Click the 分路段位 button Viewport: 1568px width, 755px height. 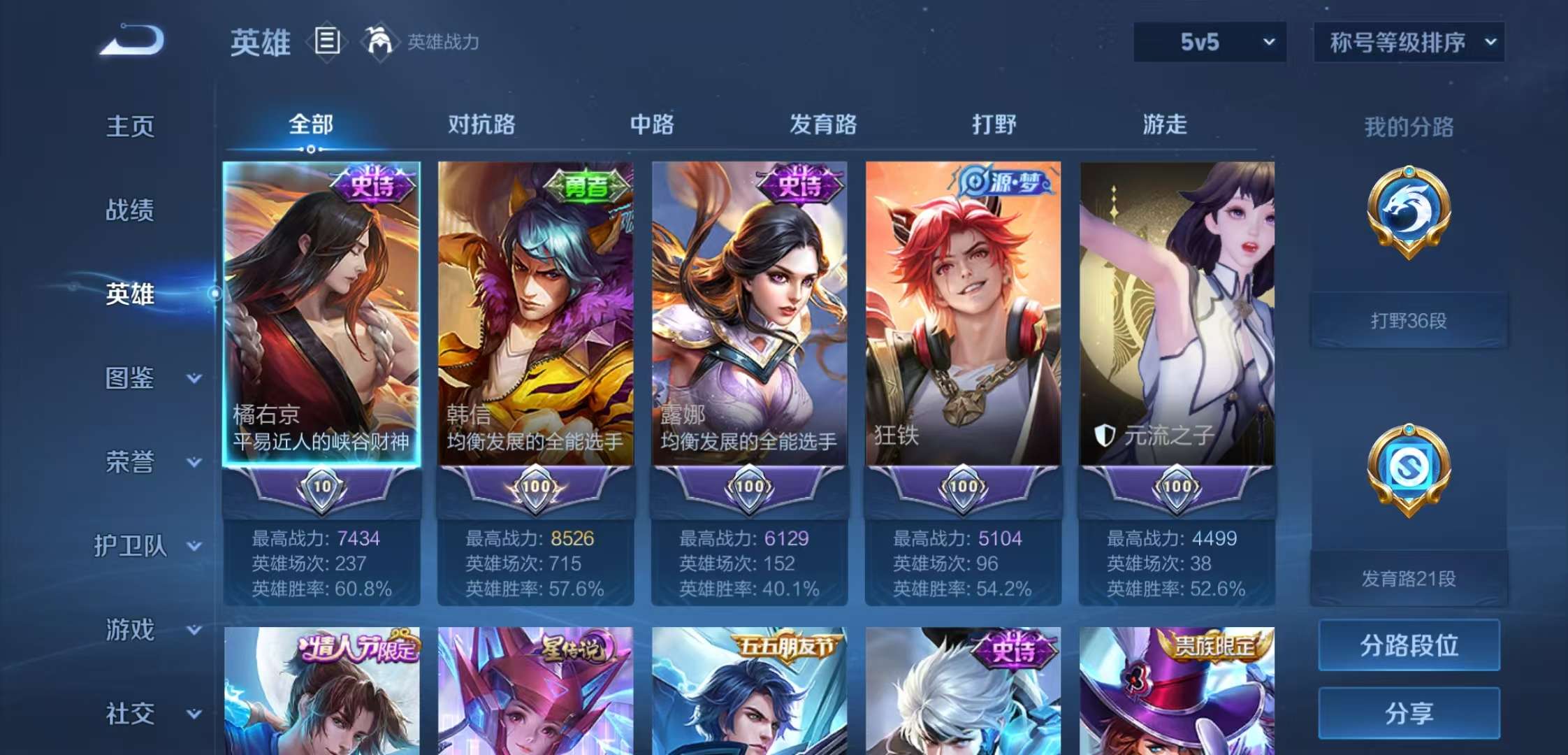1409,644
